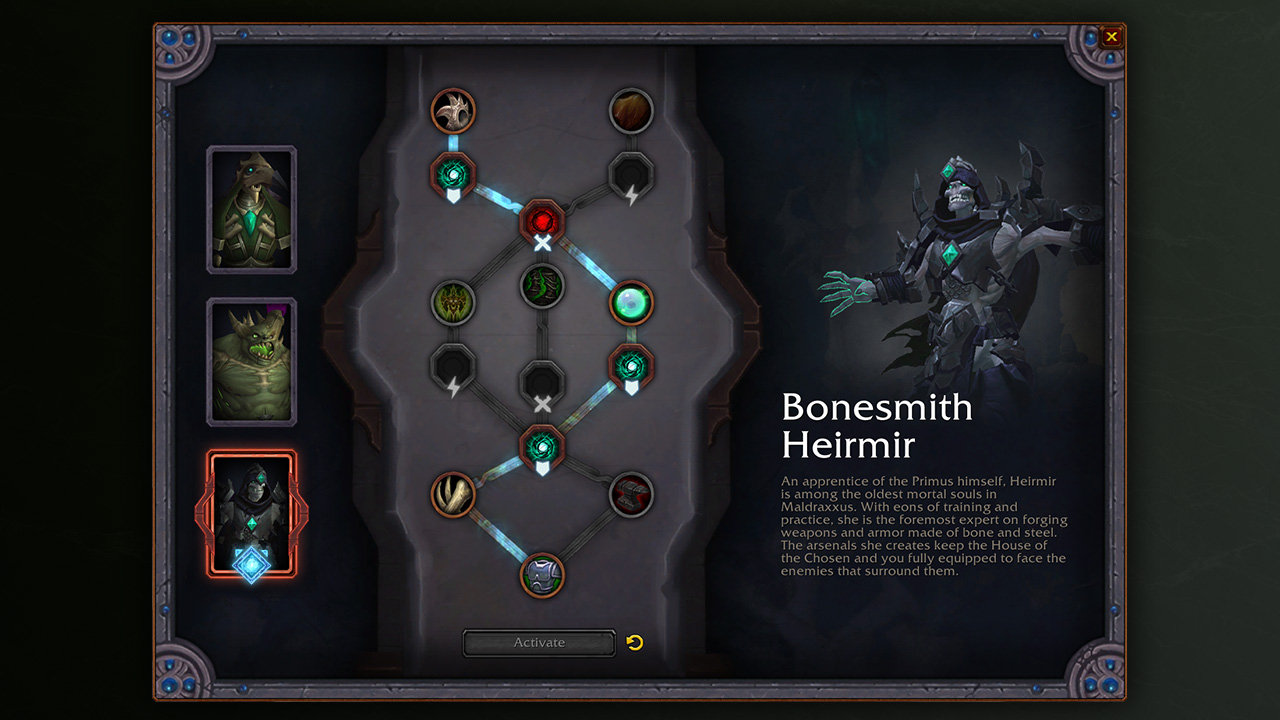
Task: Select Bonesmith Heirmir's portrait
Action: 251,513
